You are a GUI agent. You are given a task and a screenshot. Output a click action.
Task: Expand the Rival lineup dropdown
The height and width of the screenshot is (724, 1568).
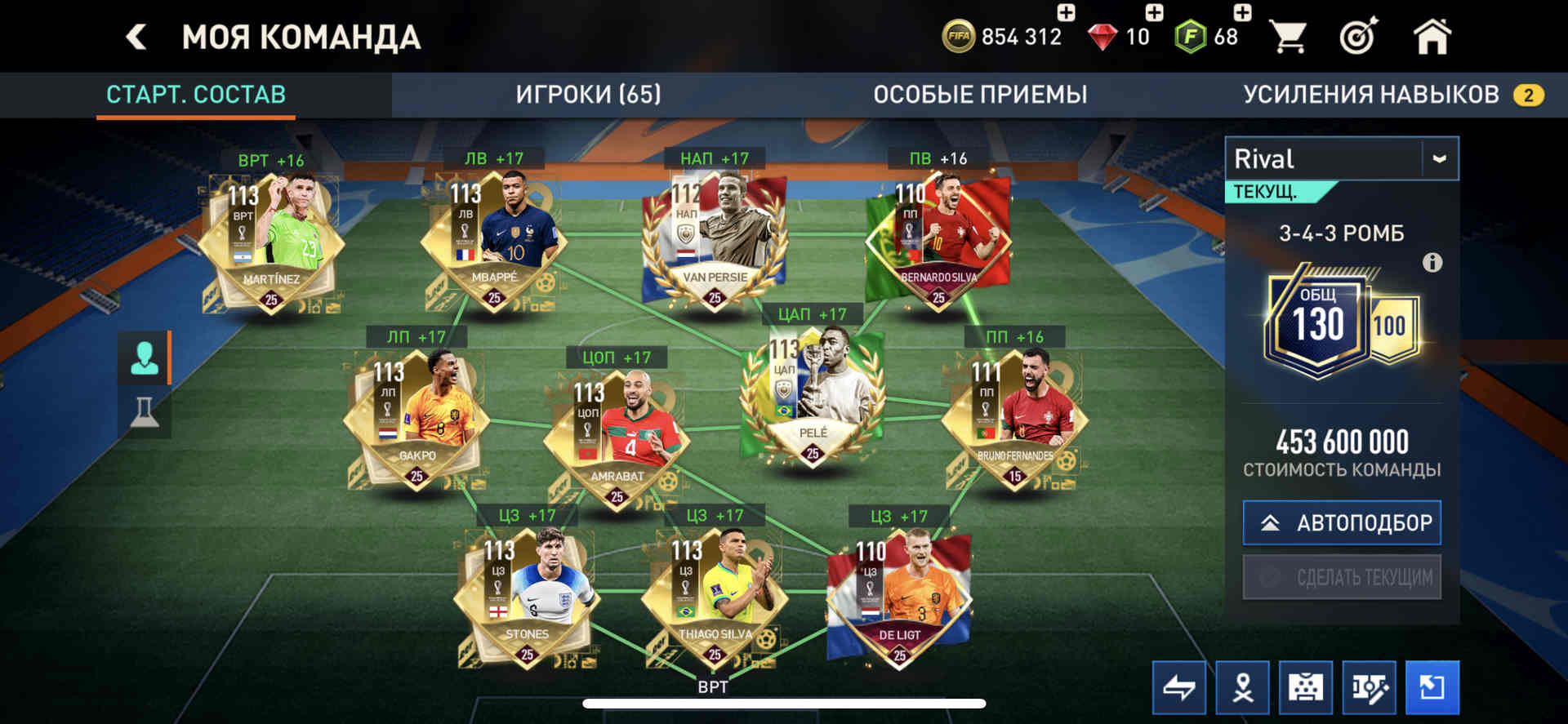click(1439, 158)
